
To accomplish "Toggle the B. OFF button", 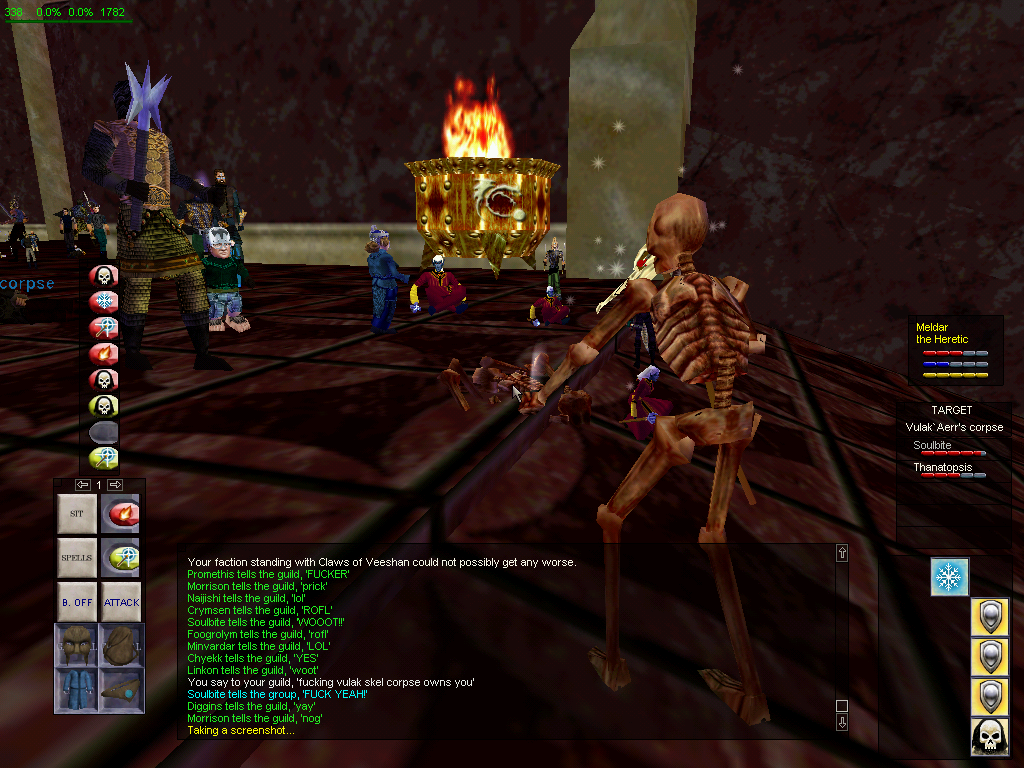I will 77,602.
